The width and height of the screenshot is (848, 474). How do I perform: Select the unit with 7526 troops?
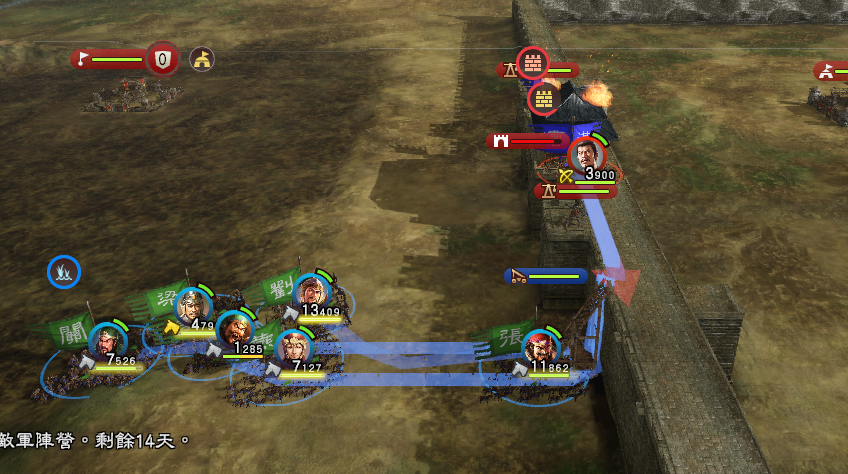coord(108,341)
